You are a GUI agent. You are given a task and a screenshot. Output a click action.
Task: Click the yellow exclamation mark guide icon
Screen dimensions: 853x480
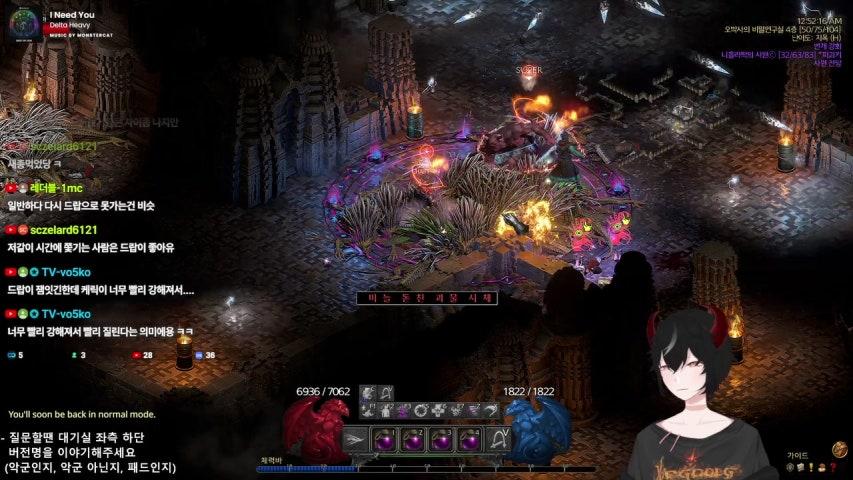(811, 467)
